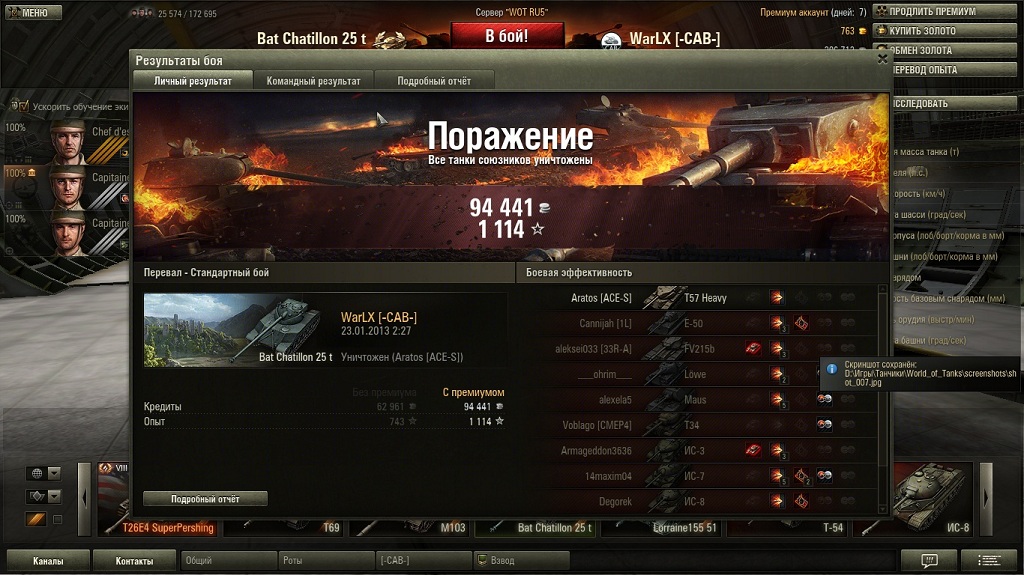Select alexela5 Maus efficiency row

click(700, 400)
